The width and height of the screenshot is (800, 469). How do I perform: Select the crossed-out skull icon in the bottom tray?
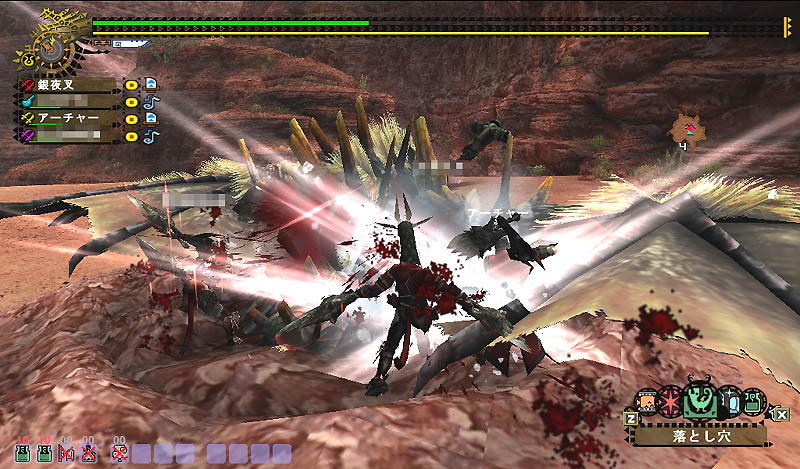pos(119,454)
